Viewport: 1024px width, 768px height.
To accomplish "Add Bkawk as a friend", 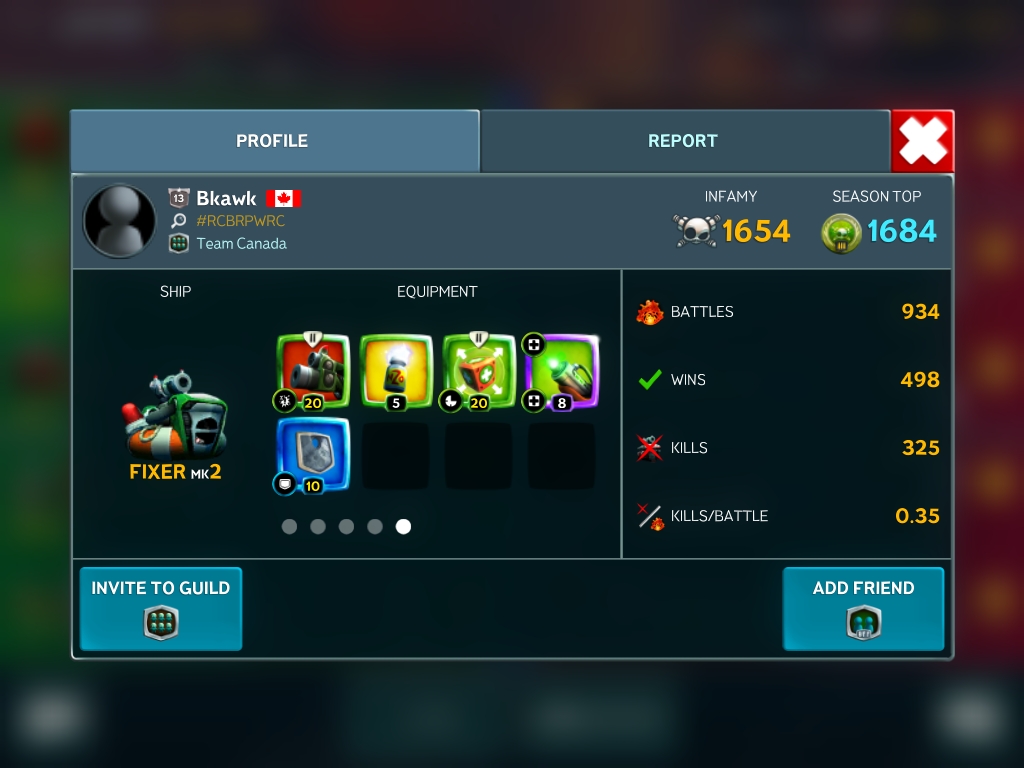I will click(863, 608).
